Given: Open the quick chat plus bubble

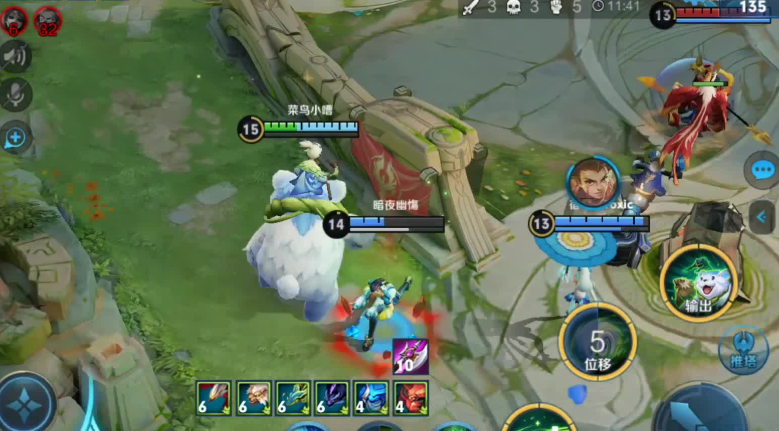Looking at the screenshot, I should point(16,137).
